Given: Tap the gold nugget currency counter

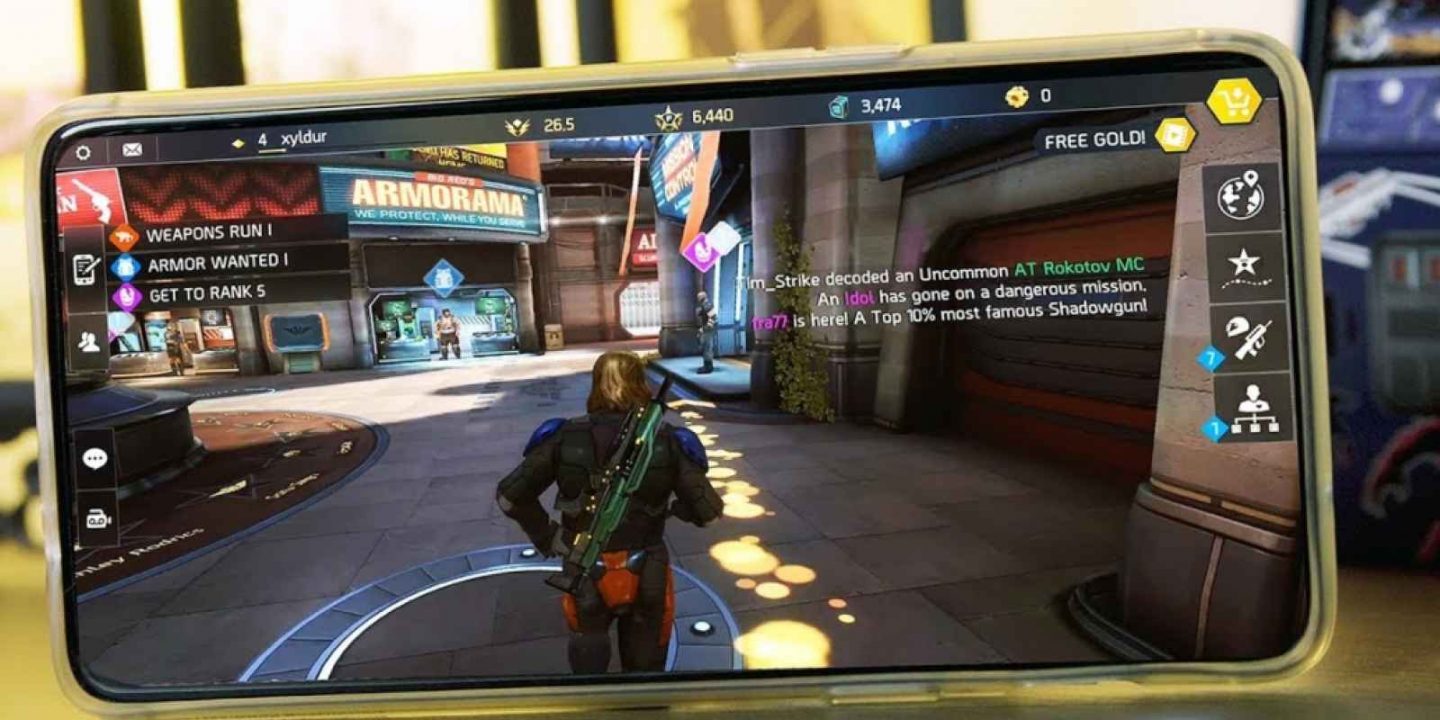Looking at the screenshot, I should pos(1028,97).
